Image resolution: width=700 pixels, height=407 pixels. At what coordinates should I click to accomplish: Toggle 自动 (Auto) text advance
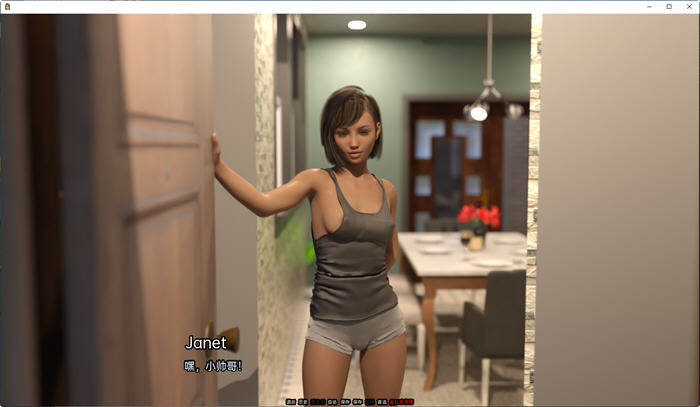[x=333, y=402]
